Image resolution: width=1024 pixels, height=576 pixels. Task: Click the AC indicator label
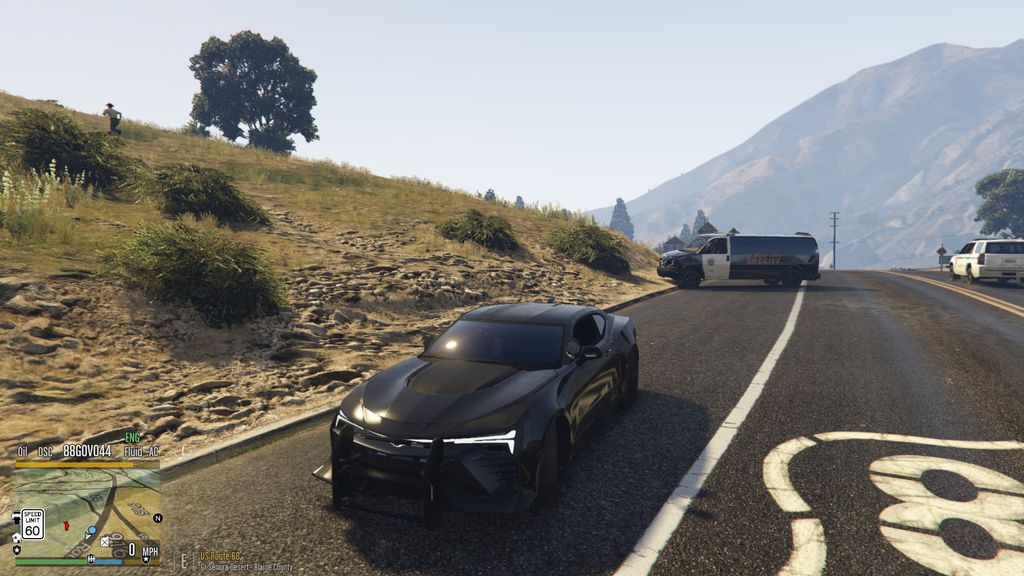[x=153, y=452]
